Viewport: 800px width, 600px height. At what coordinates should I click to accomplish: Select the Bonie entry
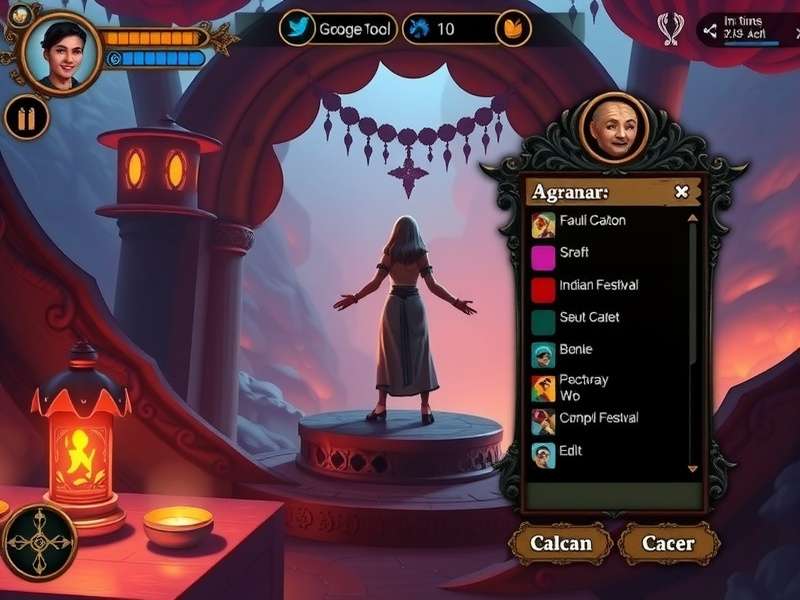pos(575,350)
